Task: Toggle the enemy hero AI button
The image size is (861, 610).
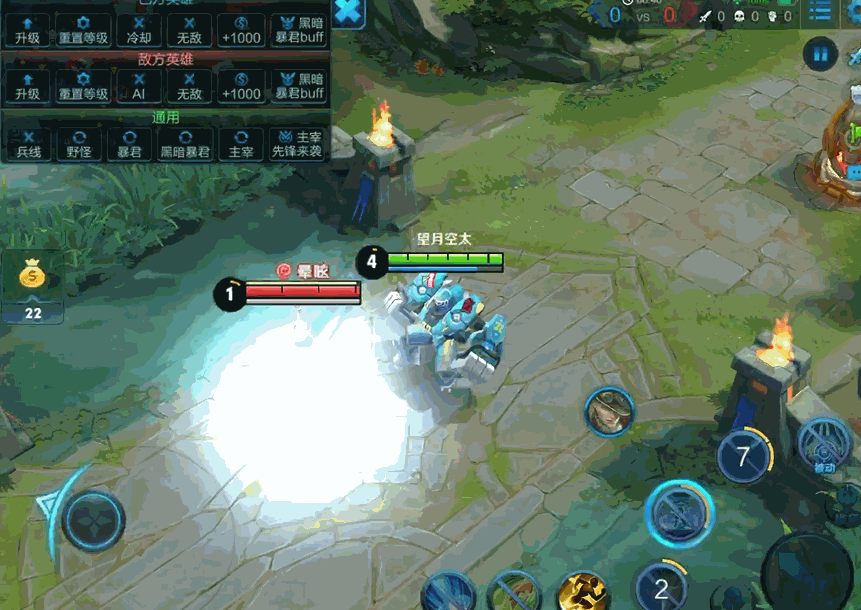Action: pos(138,87)
